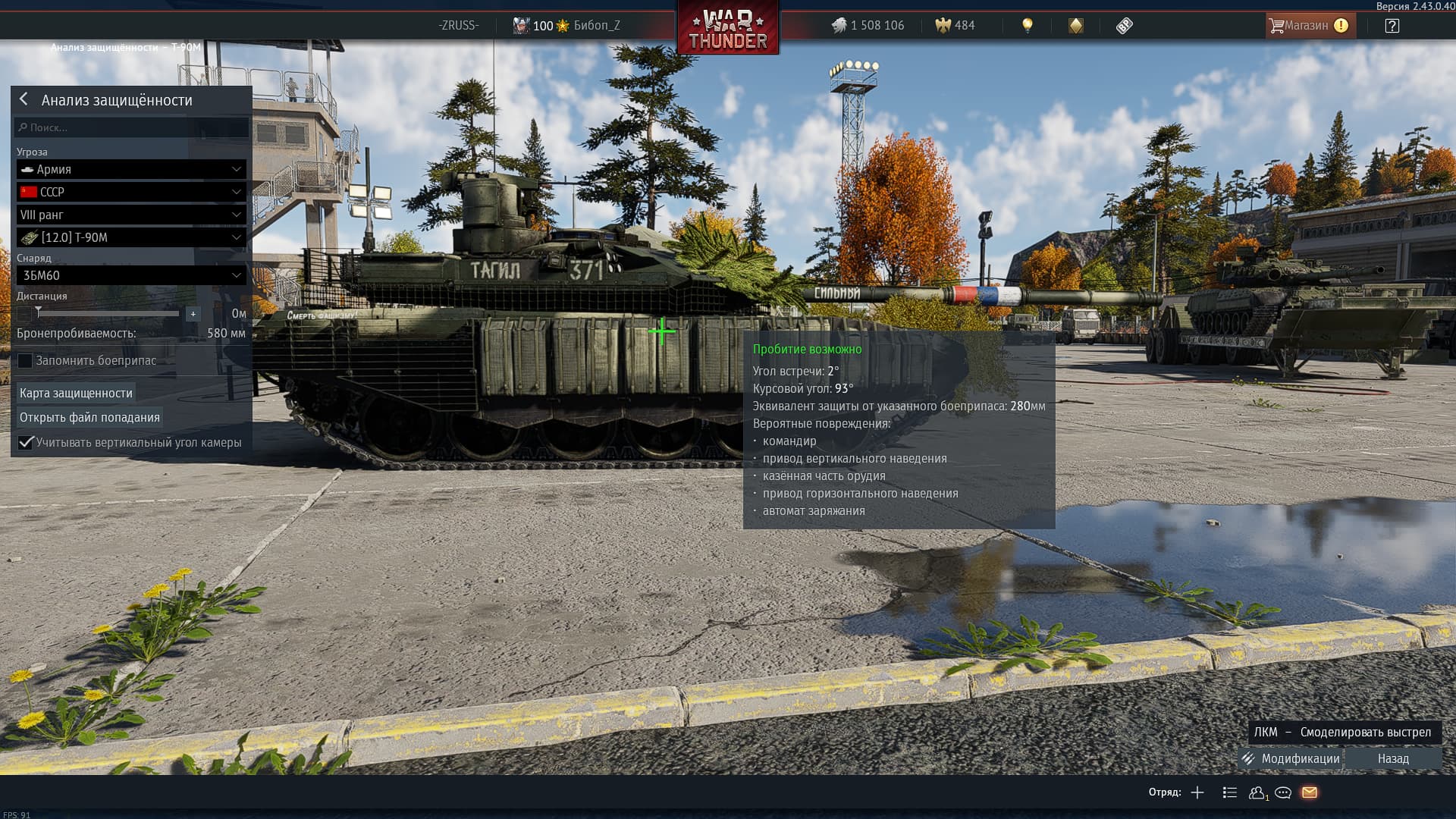Open the mail envelope icon

1310,792
